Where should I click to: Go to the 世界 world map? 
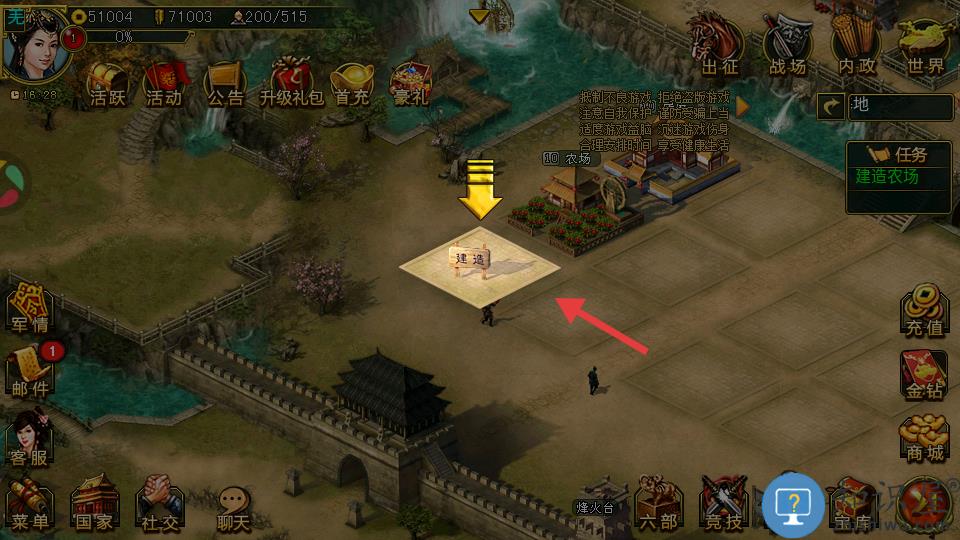(925, 46)
